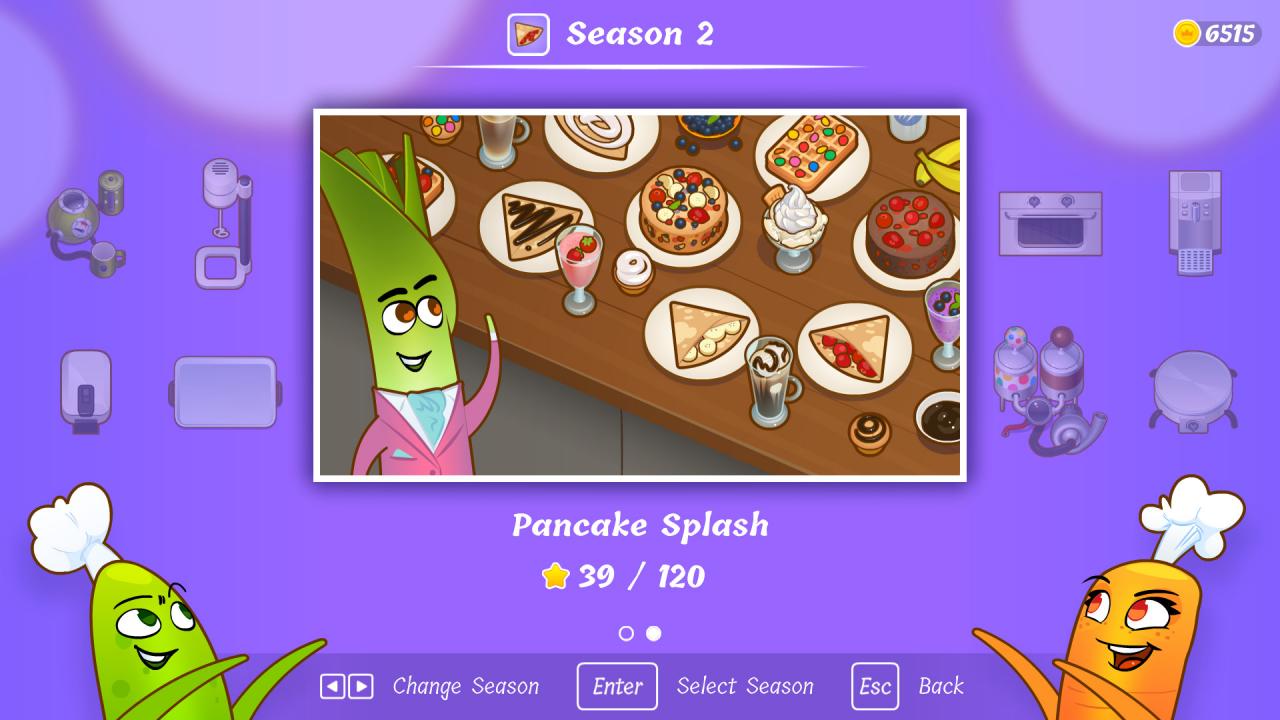The height and width of the screenshot is (720, 1280).
Task: Select the baking tray appliance icon
Action: 224,390
